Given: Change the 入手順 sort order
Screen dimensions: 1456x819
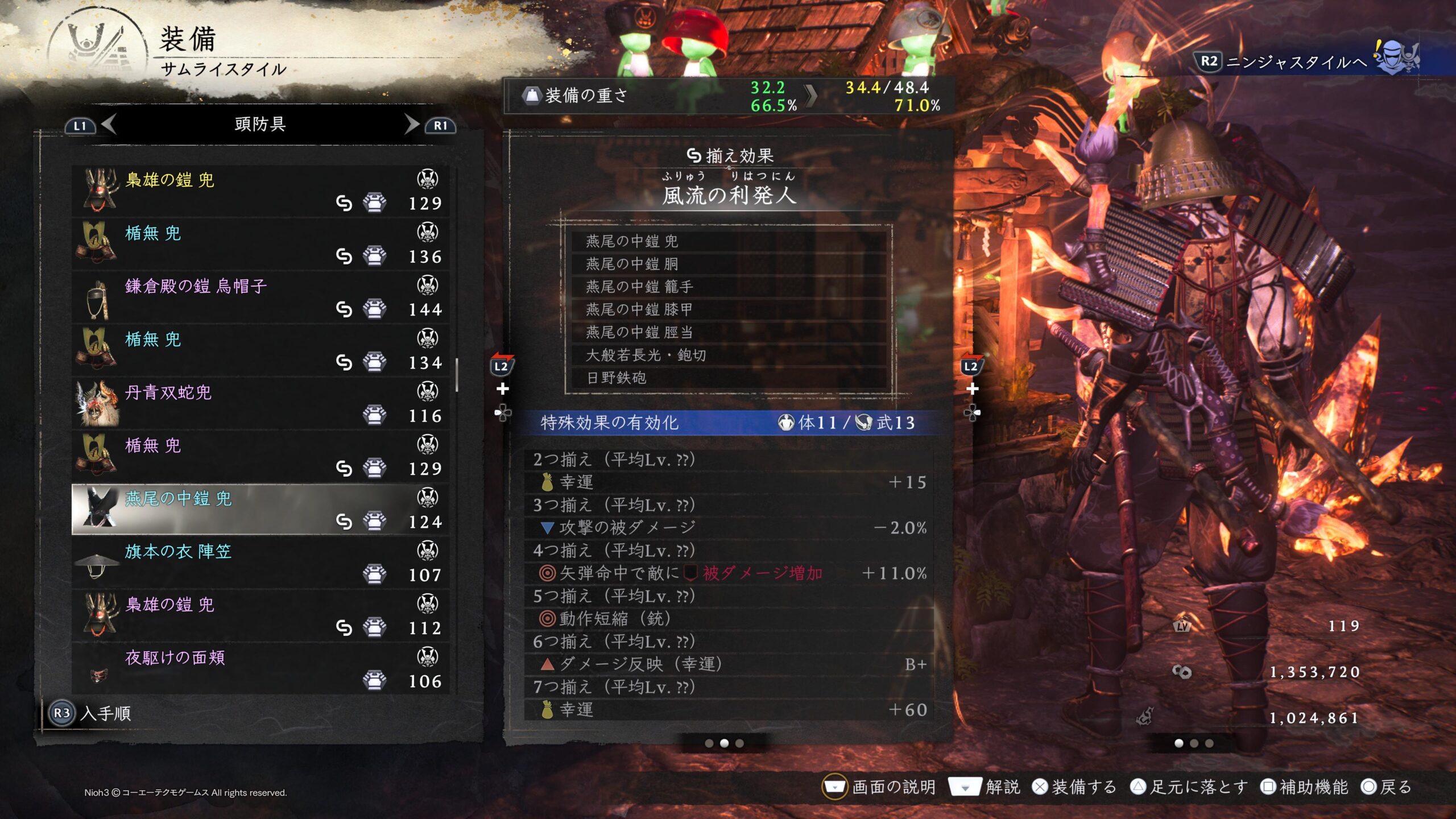Looking at the screenshot, I should tap(91, 713).
